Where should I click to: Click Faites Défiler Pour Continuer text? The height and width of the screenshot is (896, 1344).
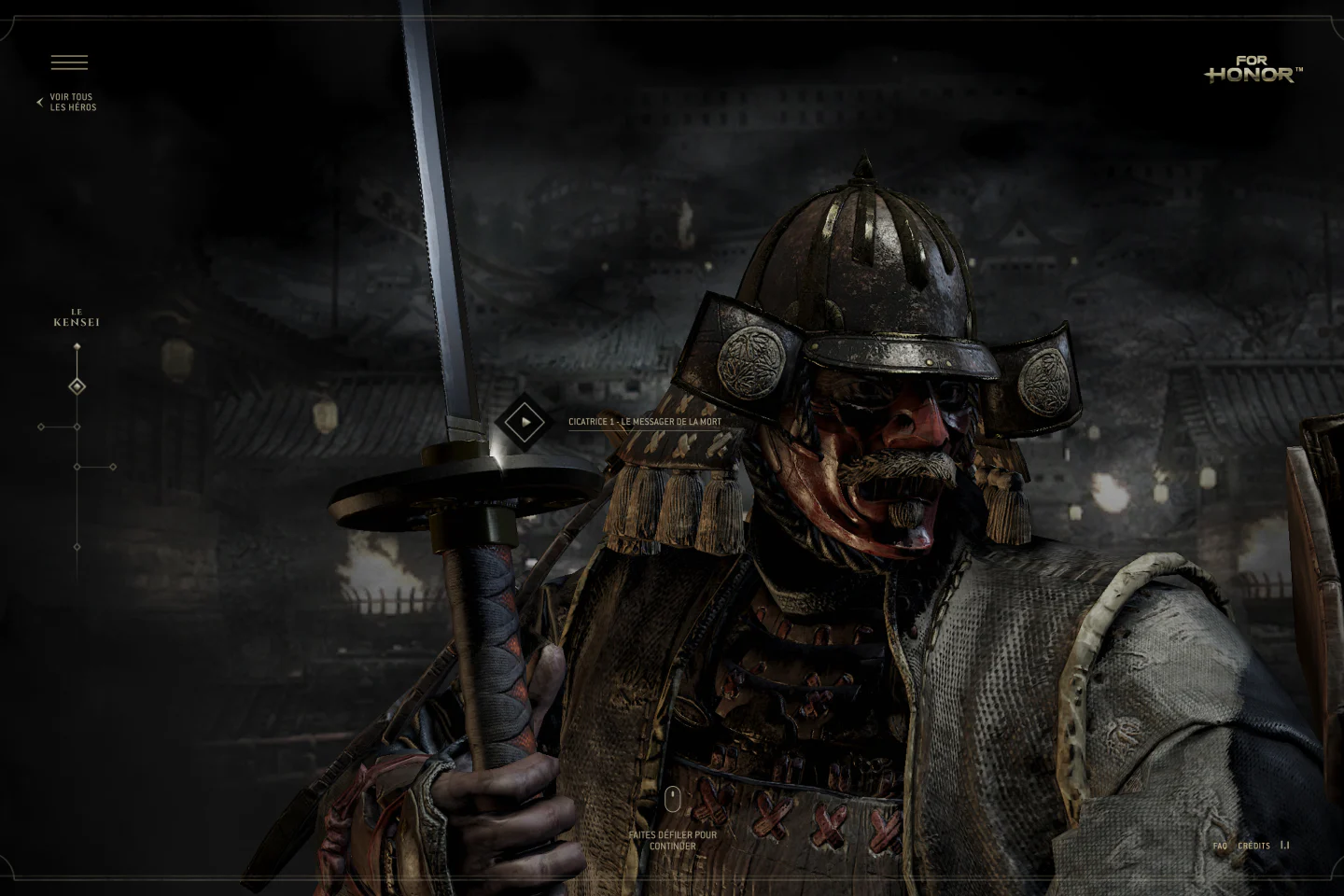point(672,840)
